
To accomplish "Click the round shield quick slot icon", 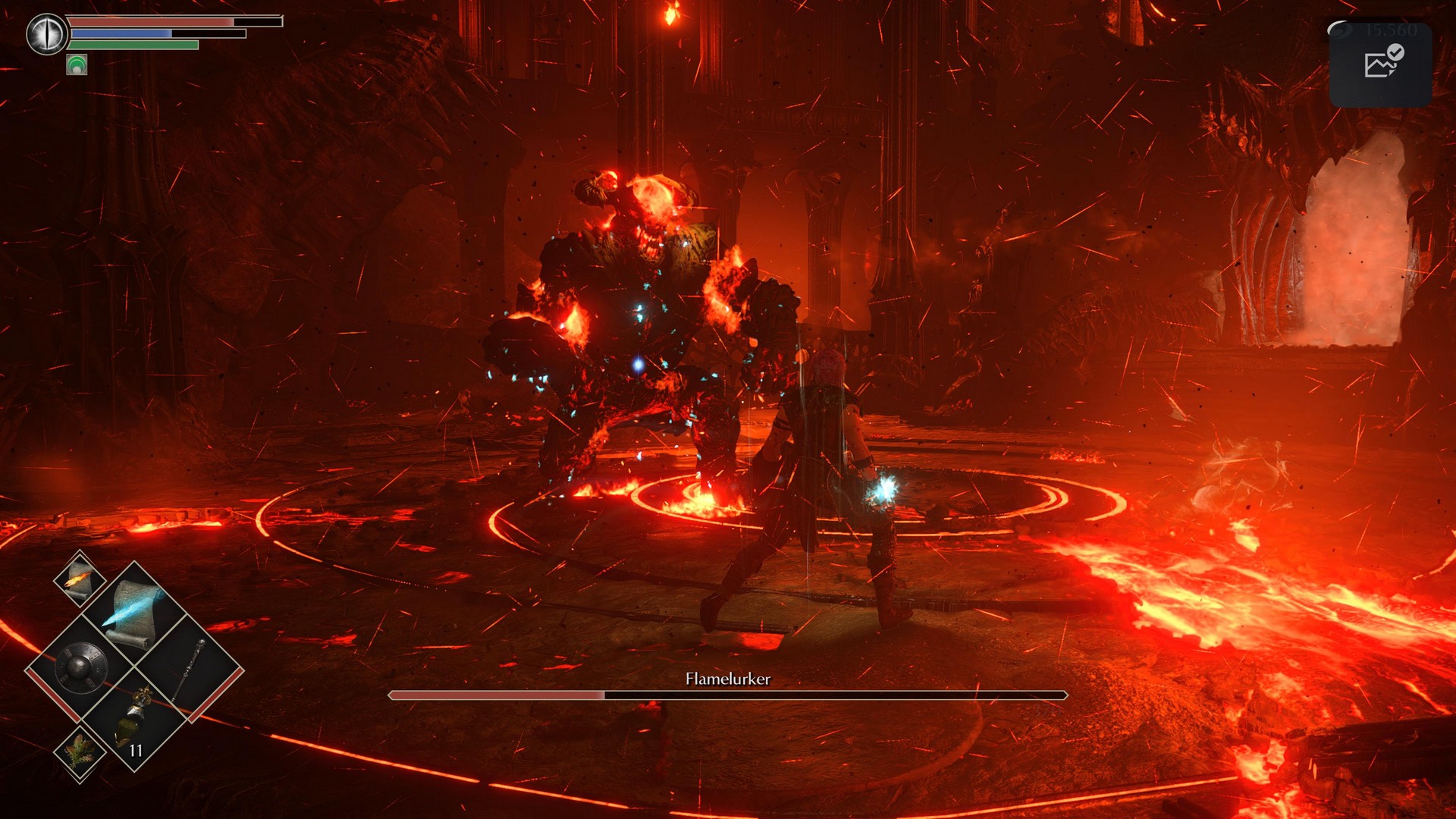I will (81, 667).
